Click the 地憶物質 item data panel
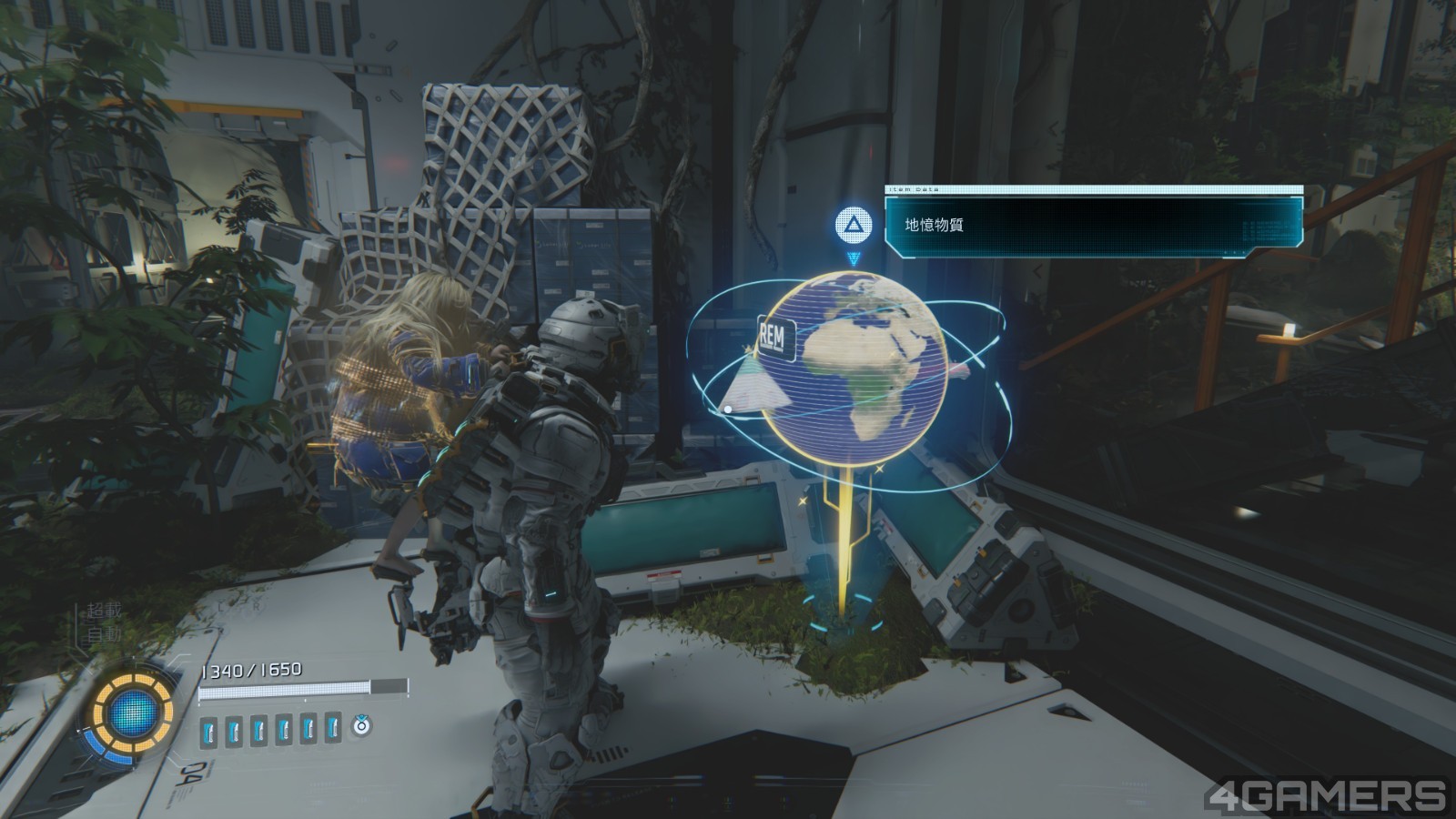Viewport: 1456px width, 819px height. pyautogui.click(x=1093, y=224)
